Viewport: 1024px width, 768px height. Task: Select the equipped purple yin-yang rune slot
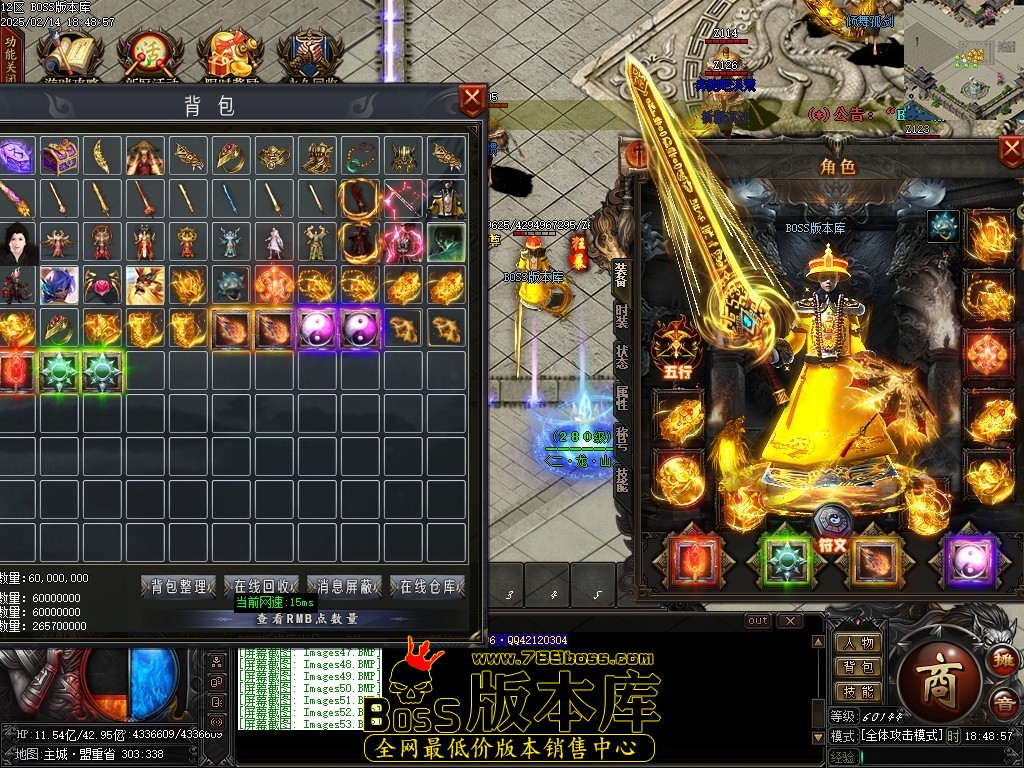coord(969,562)
